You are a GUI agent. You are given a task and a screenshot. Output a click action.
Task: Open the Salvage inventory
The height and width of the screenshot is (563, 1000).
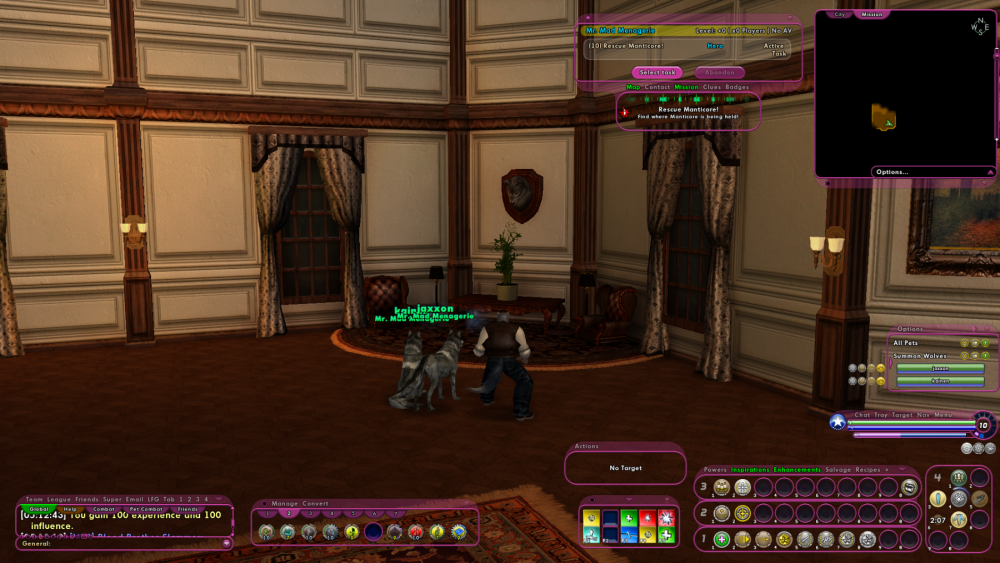(838, 469)
